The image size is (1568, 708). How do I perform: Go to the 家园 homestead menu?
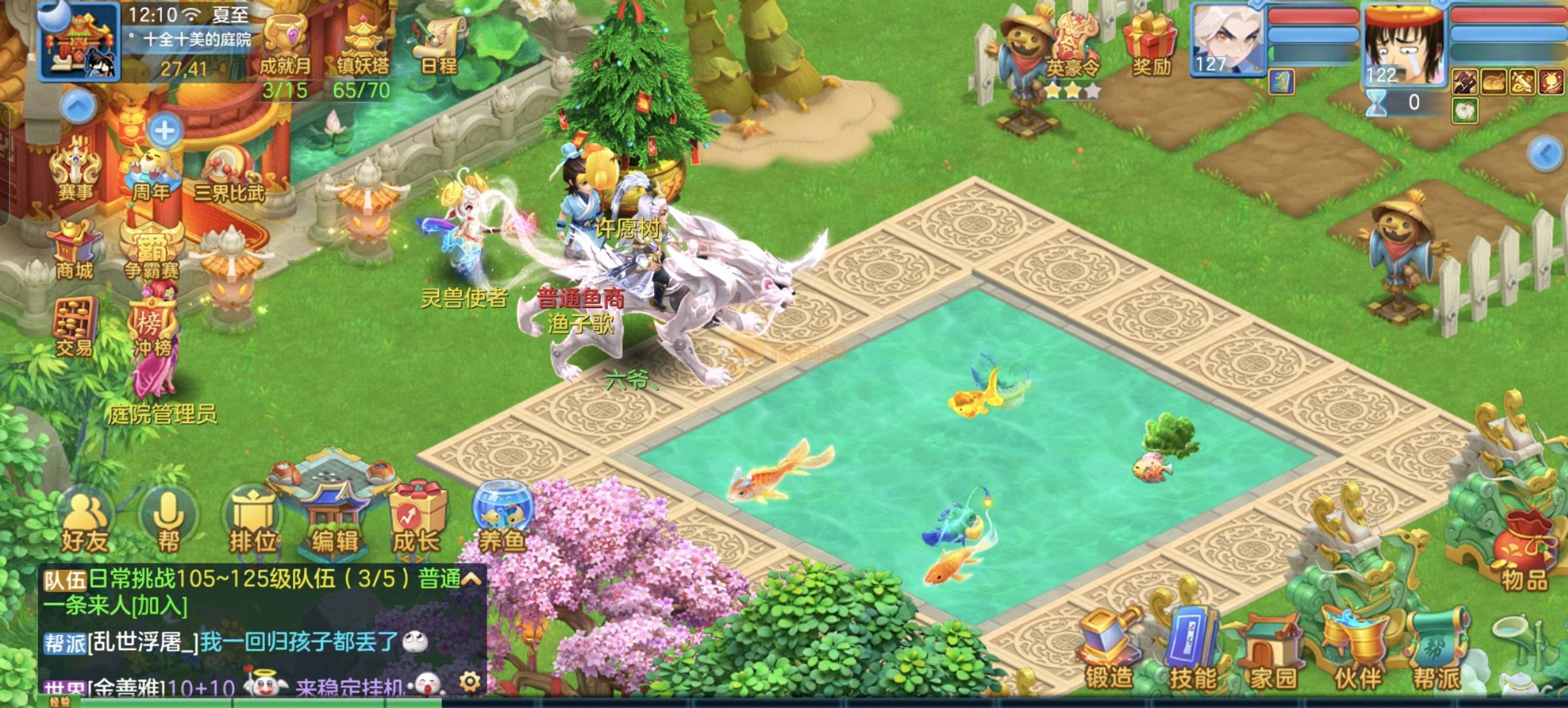pyautogui.click(x=1274, y=652)
